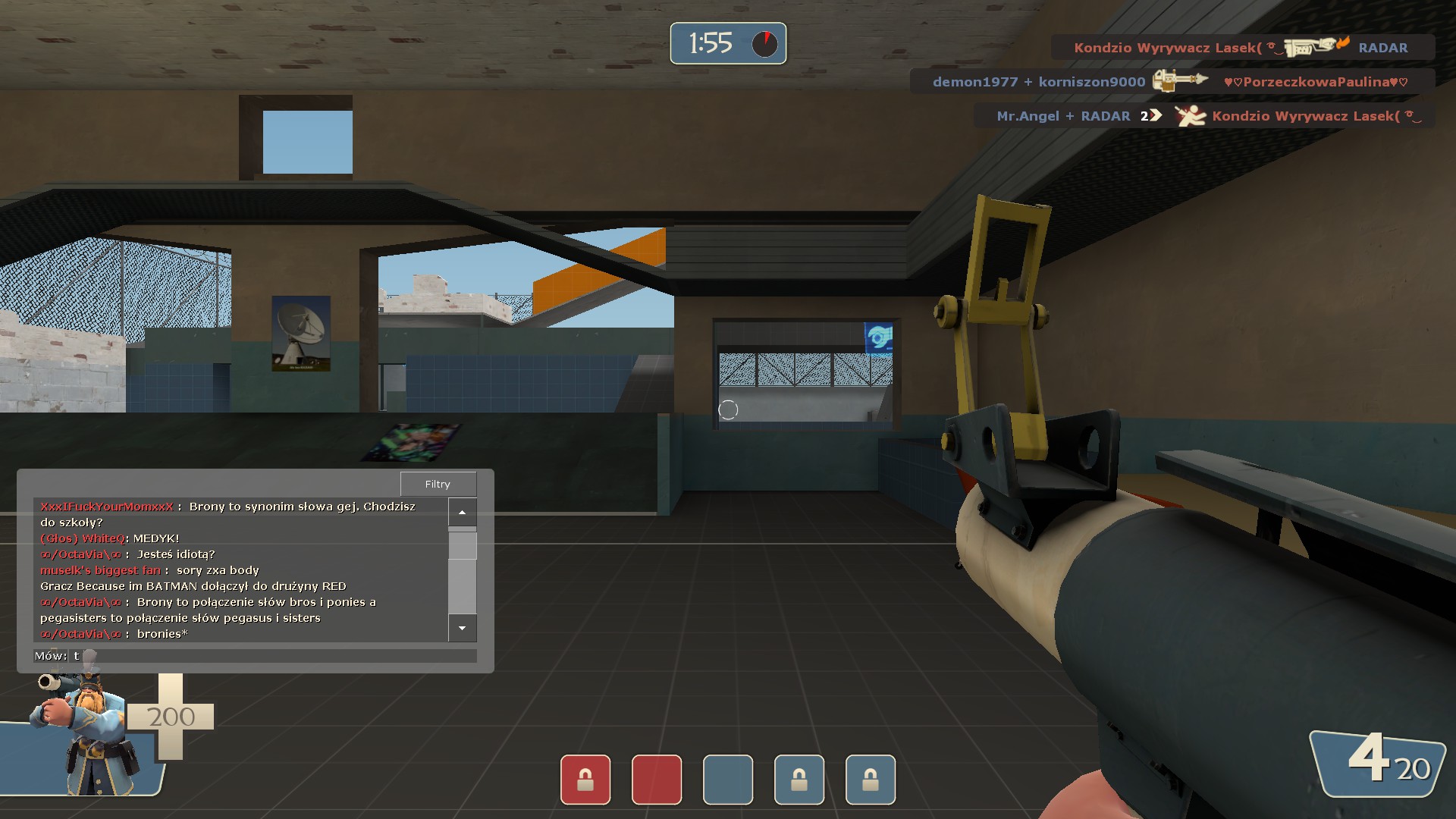
Task: Open the chat Filtry filter button
Action: pyautogui.click(x=438, y=484)
